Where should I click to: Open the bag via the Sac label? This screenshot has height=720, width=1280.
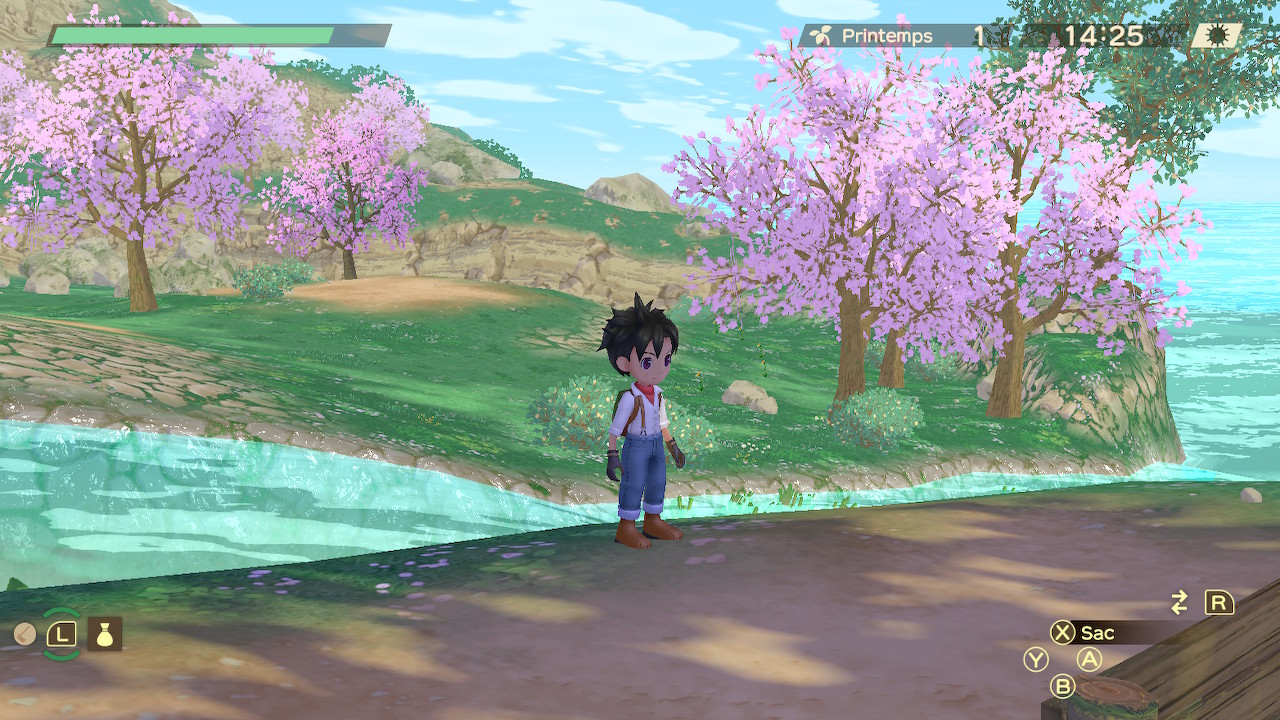point(1098,633)
